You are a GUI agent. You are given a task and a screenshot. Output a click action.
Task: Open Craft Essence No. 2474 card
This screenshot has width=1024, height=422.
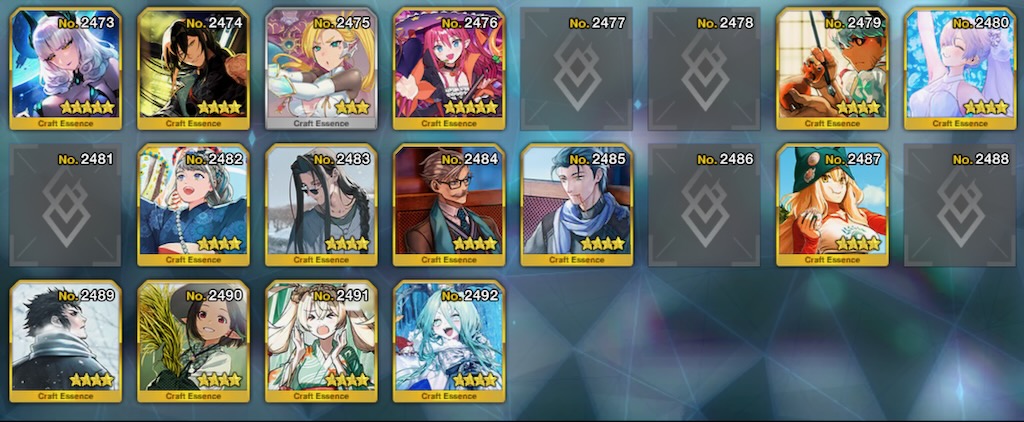(194, 68)
